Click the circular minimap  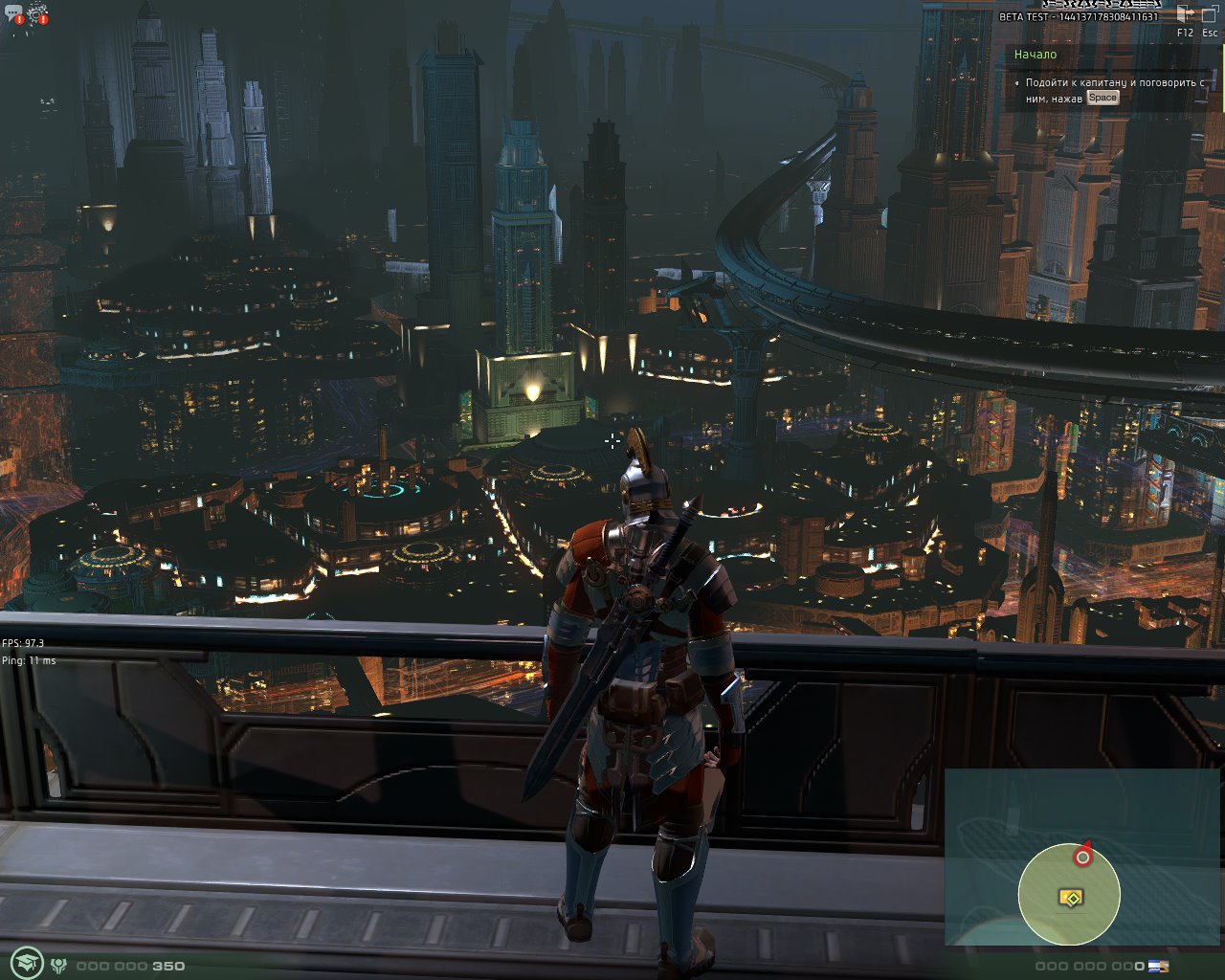click(x=1068, y=894)
